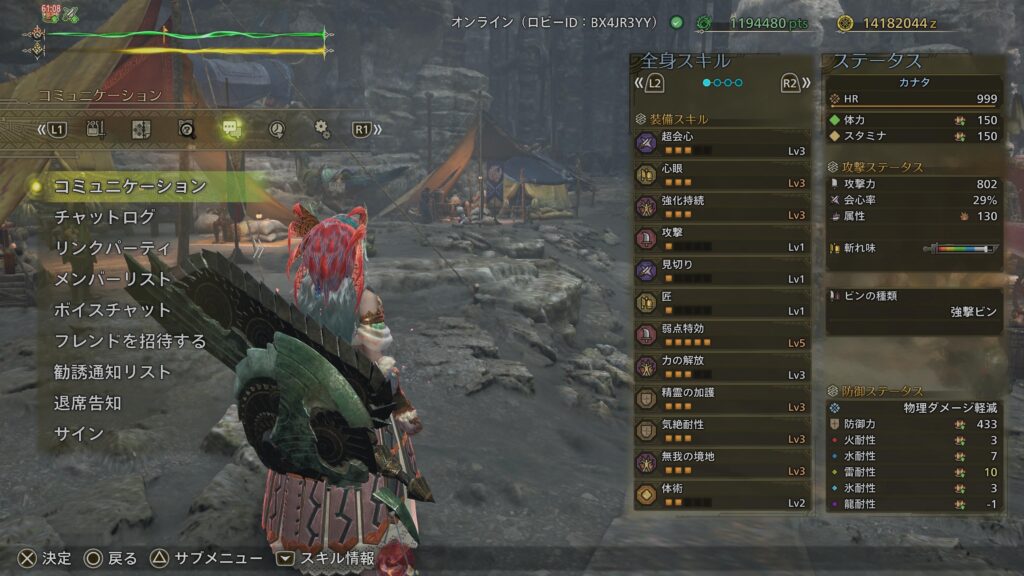This screenshot has width=1024, height=576.
Task: Select the 弱点特効 Lv5 skill row
Action: [x=722, y=336]
